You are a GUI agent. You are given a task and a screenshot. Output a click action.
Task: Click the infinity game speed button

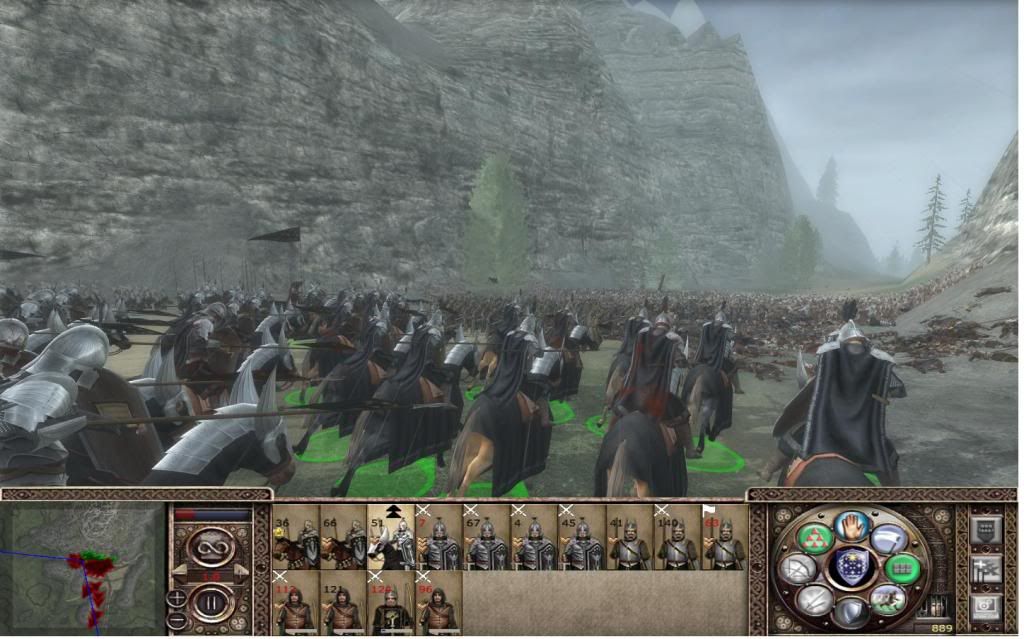[212, 546]
